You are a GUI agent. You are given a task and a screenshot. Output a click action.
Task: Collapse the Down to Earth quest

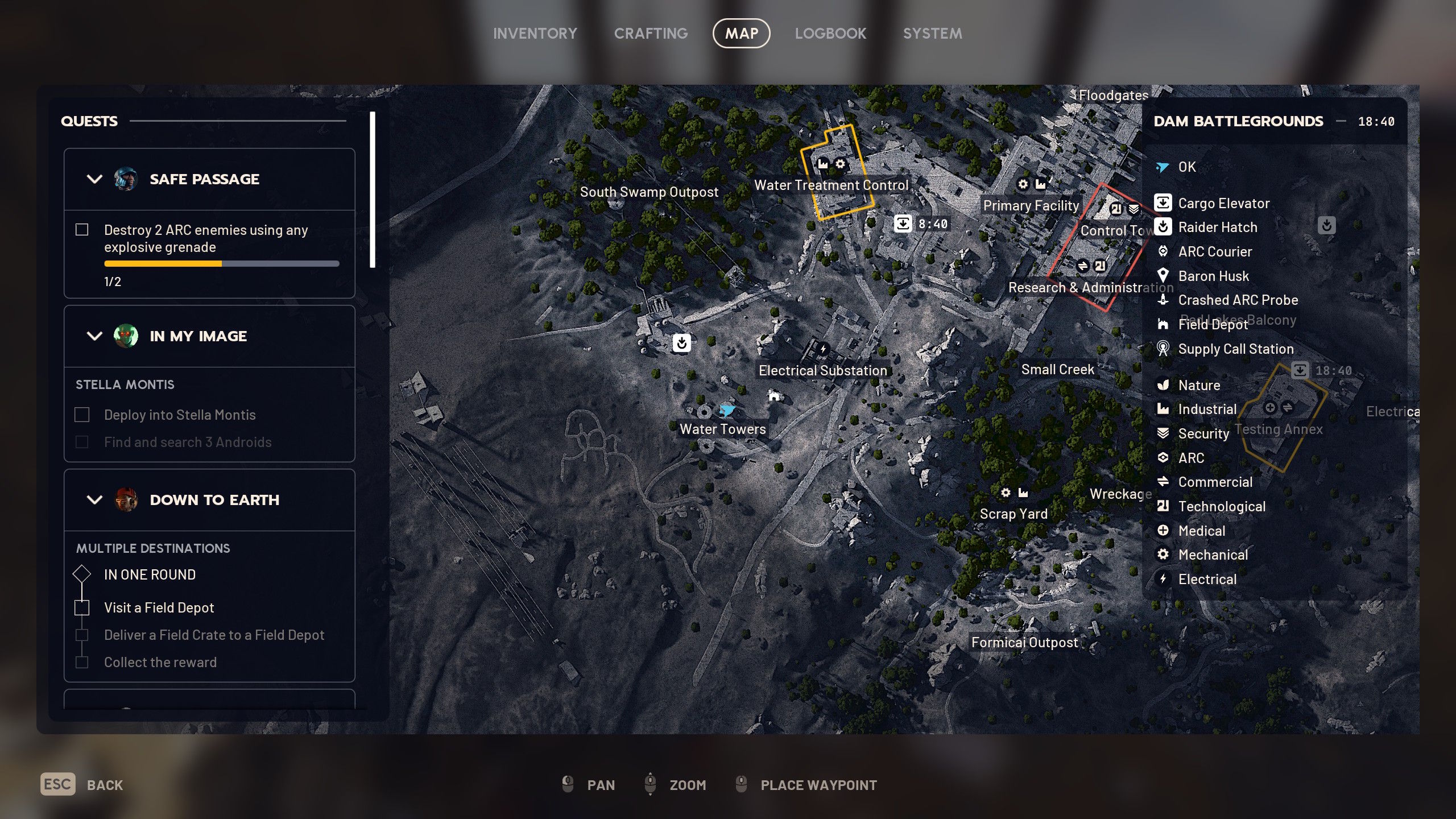[x=94, y=500]
